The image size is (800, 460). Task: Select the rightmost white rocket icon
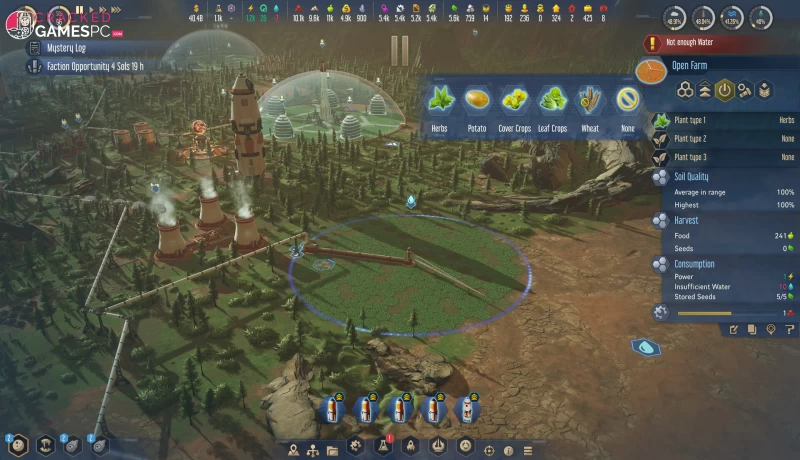(464, 409)
